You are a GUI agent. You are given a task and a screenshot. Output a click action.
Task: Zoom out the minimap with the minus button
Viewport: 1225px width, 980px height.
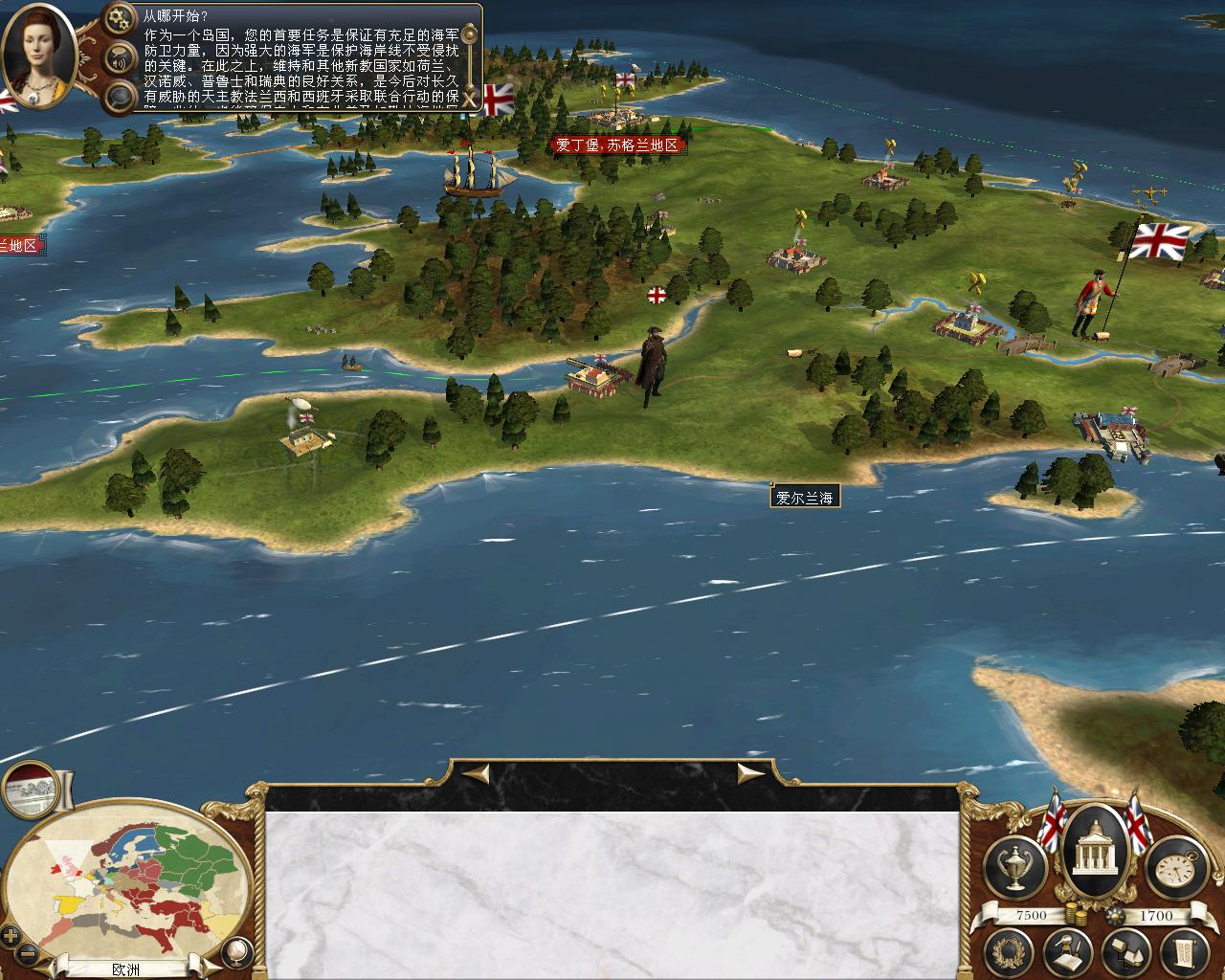pos(29,953)
